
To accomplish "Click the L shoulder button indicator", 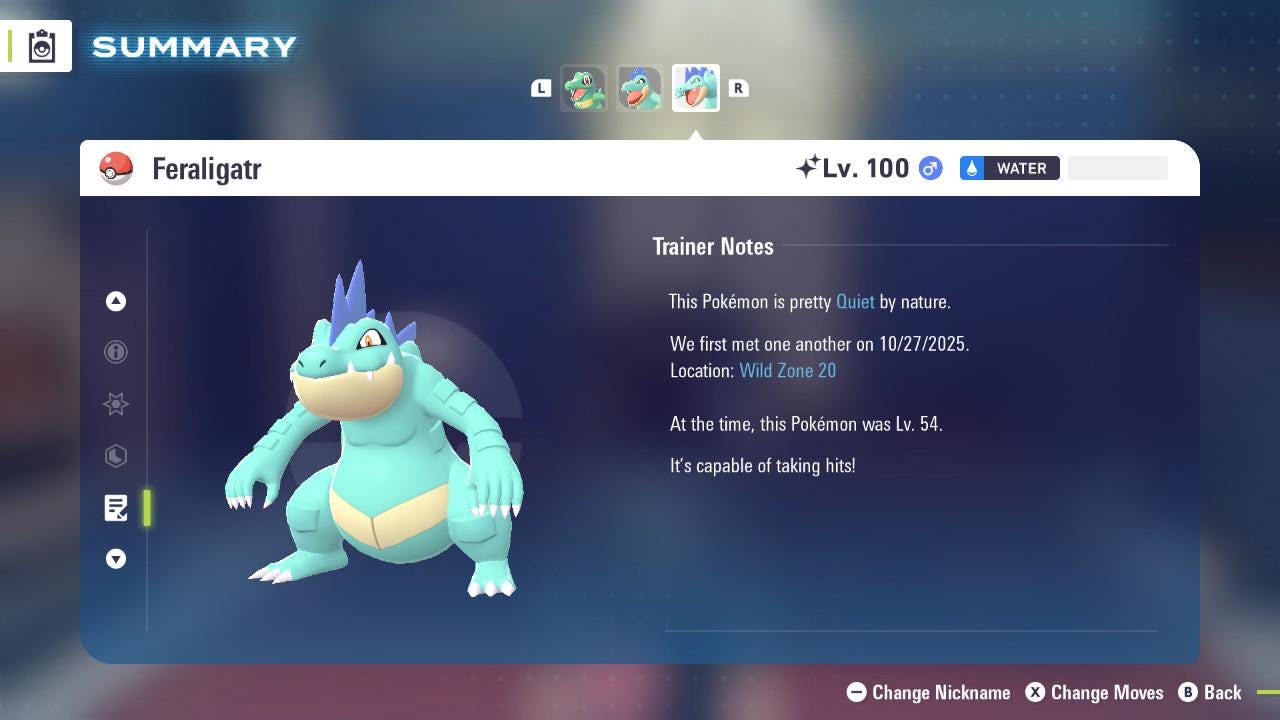I will tap(541, 88).
